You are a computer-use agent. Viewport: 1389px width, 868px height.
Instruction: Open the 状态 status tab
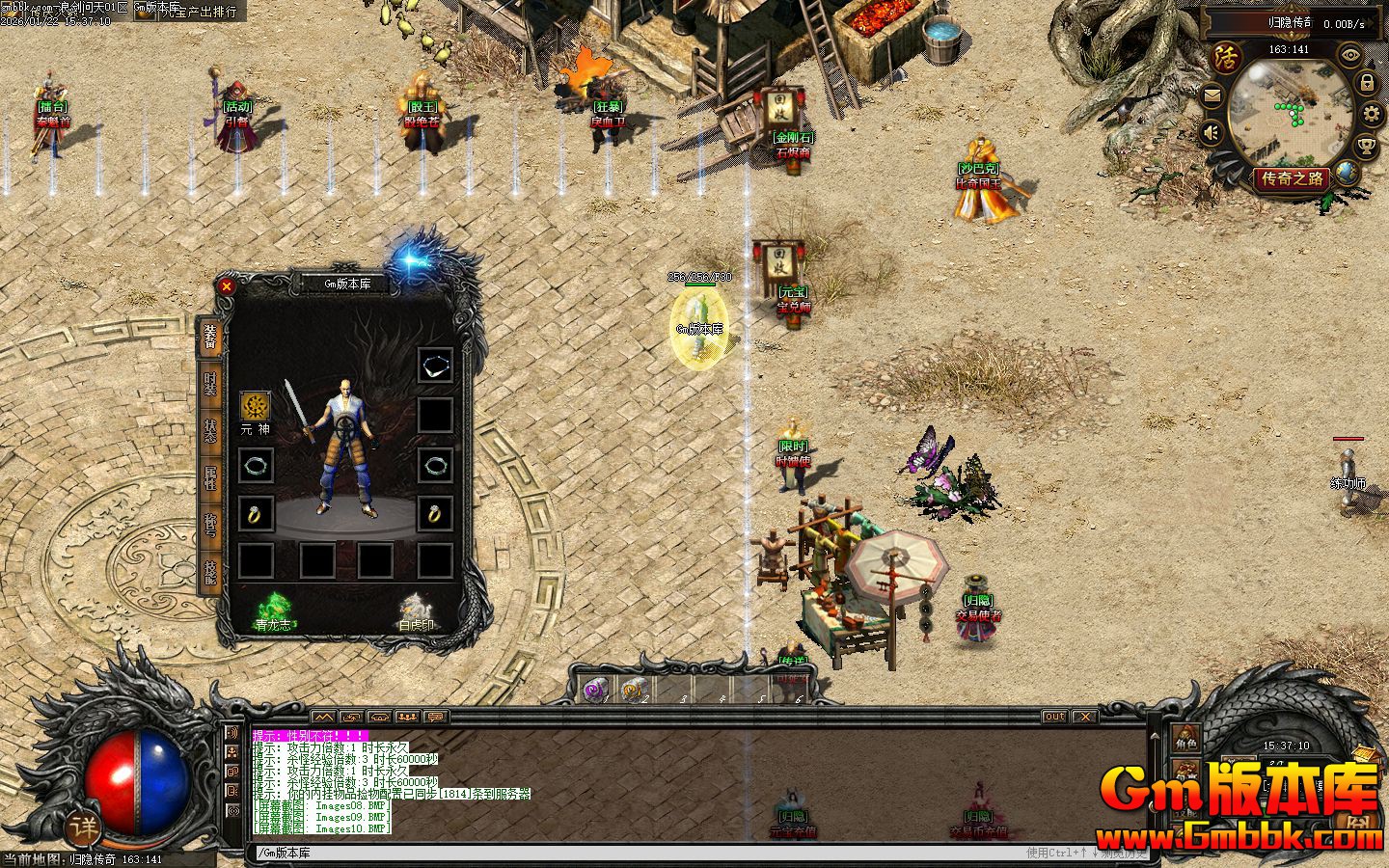click(x=209, y=430)
